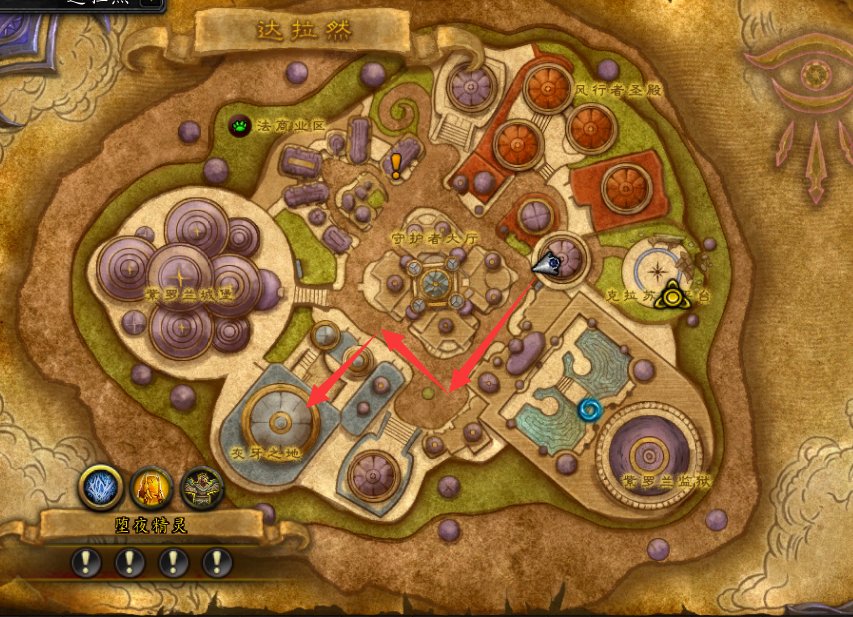This screenshot has height=617, width=853.
Task: Select the Nightfallen emissary icon with blue branches
Action: point(100,487)
